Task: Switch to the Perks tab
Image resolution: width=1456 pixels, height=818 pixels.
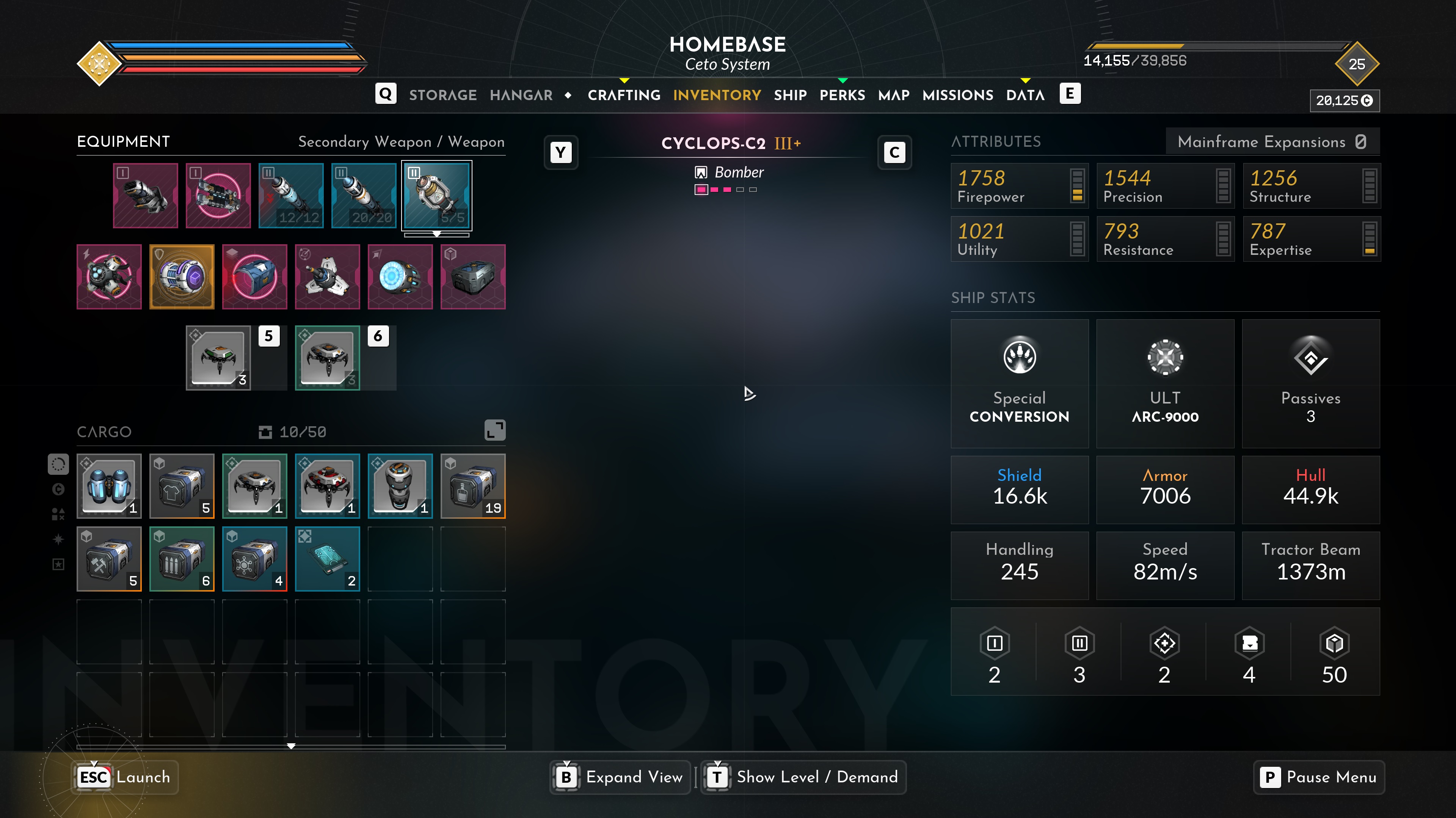Action: [842, 95]
